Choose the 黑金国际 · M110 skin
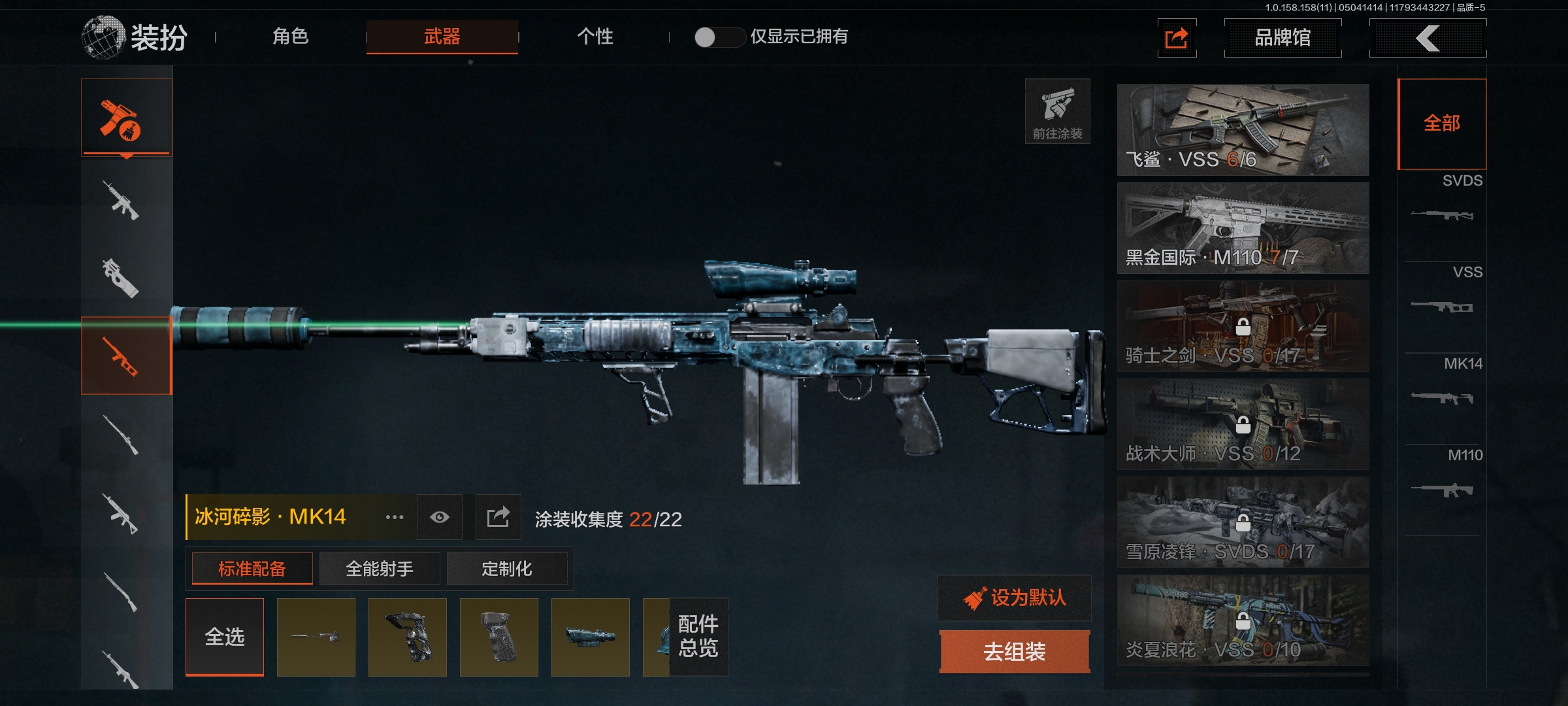 click(1243, 227)
